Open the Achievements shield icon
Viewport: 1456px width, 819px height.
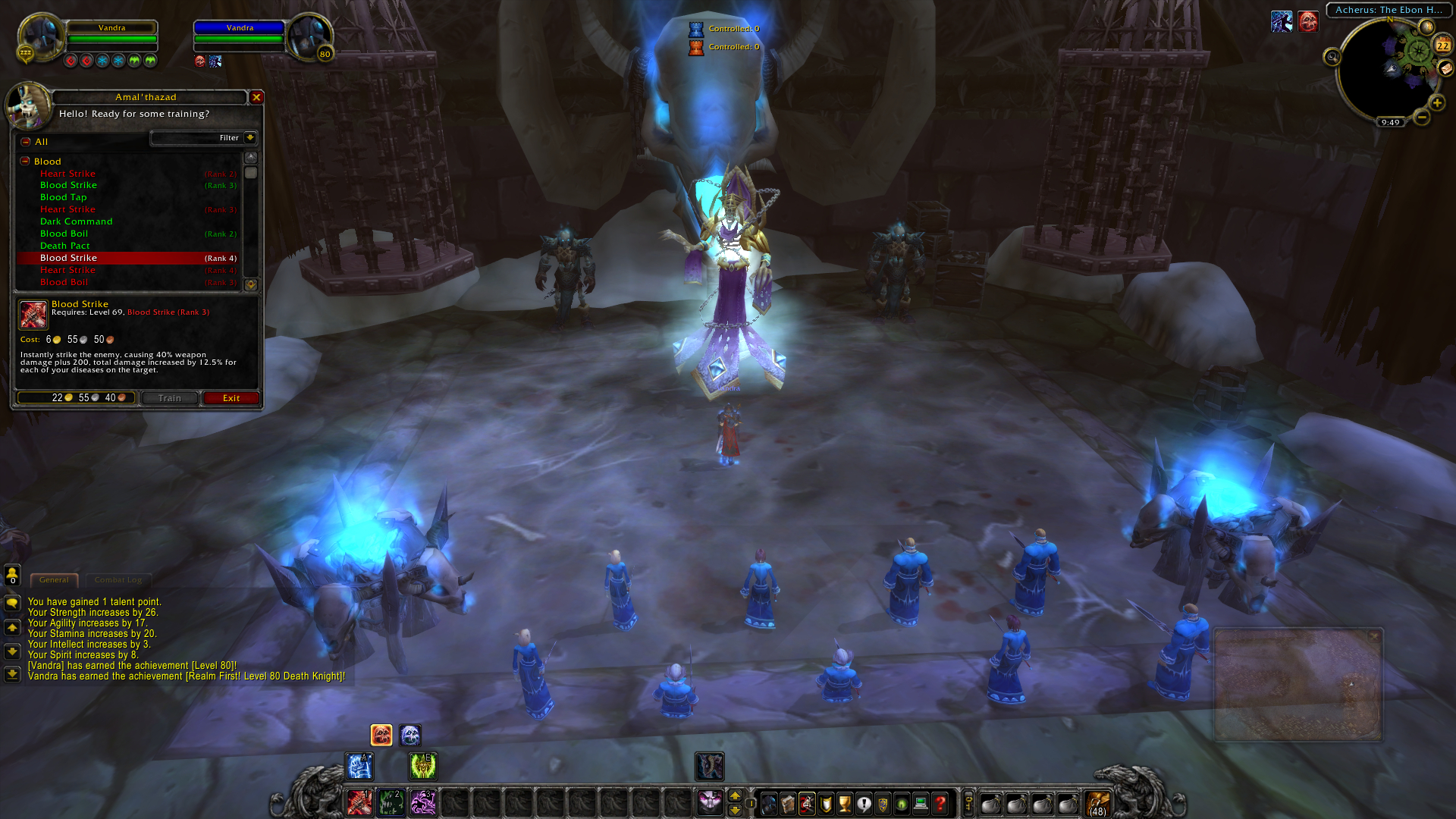(x=826, y=804)
